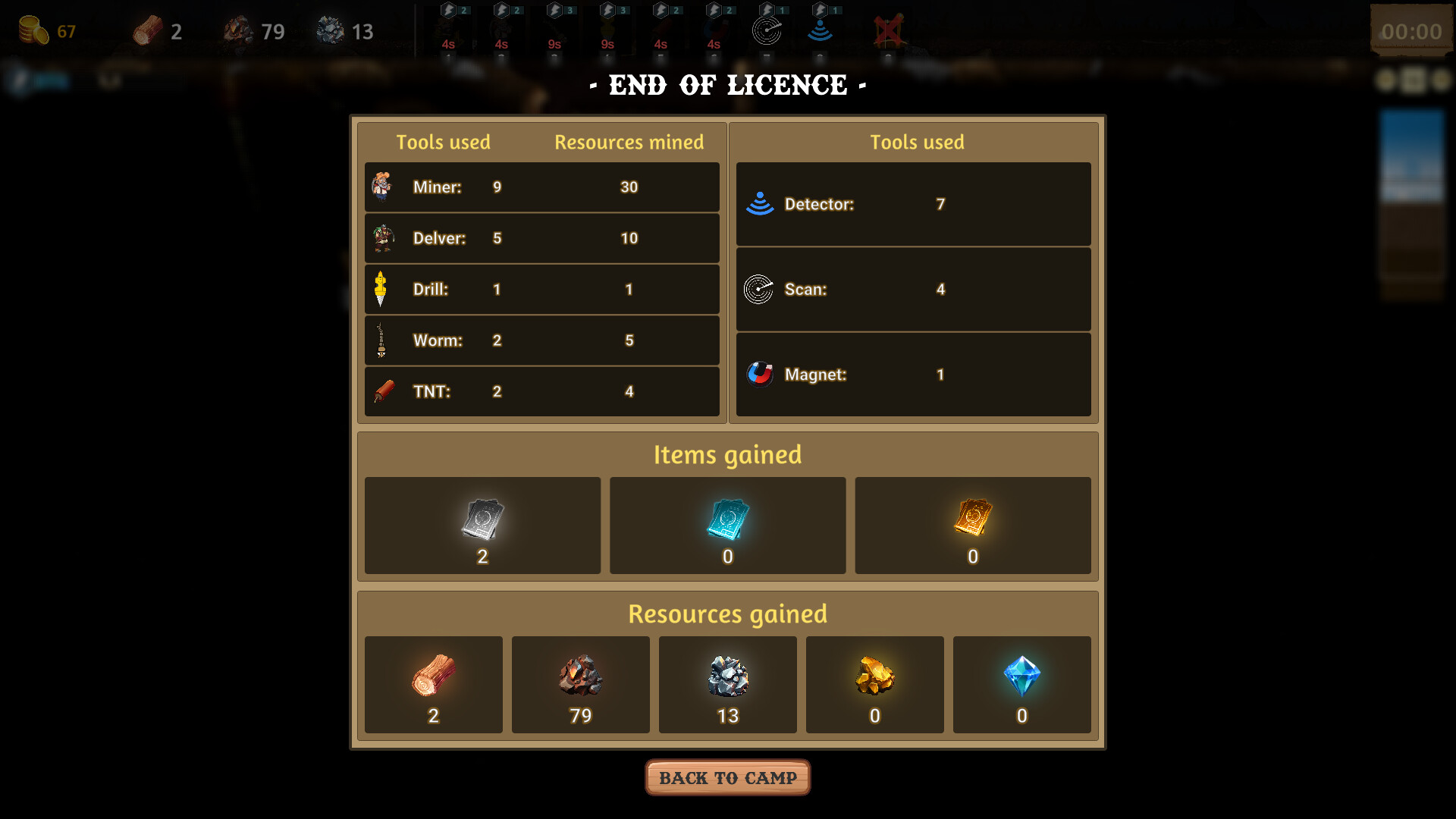The width and height of the screenshot is (1456, 819).
Task: Click the silver card showing 2 items gained
Action: point(482,519)
